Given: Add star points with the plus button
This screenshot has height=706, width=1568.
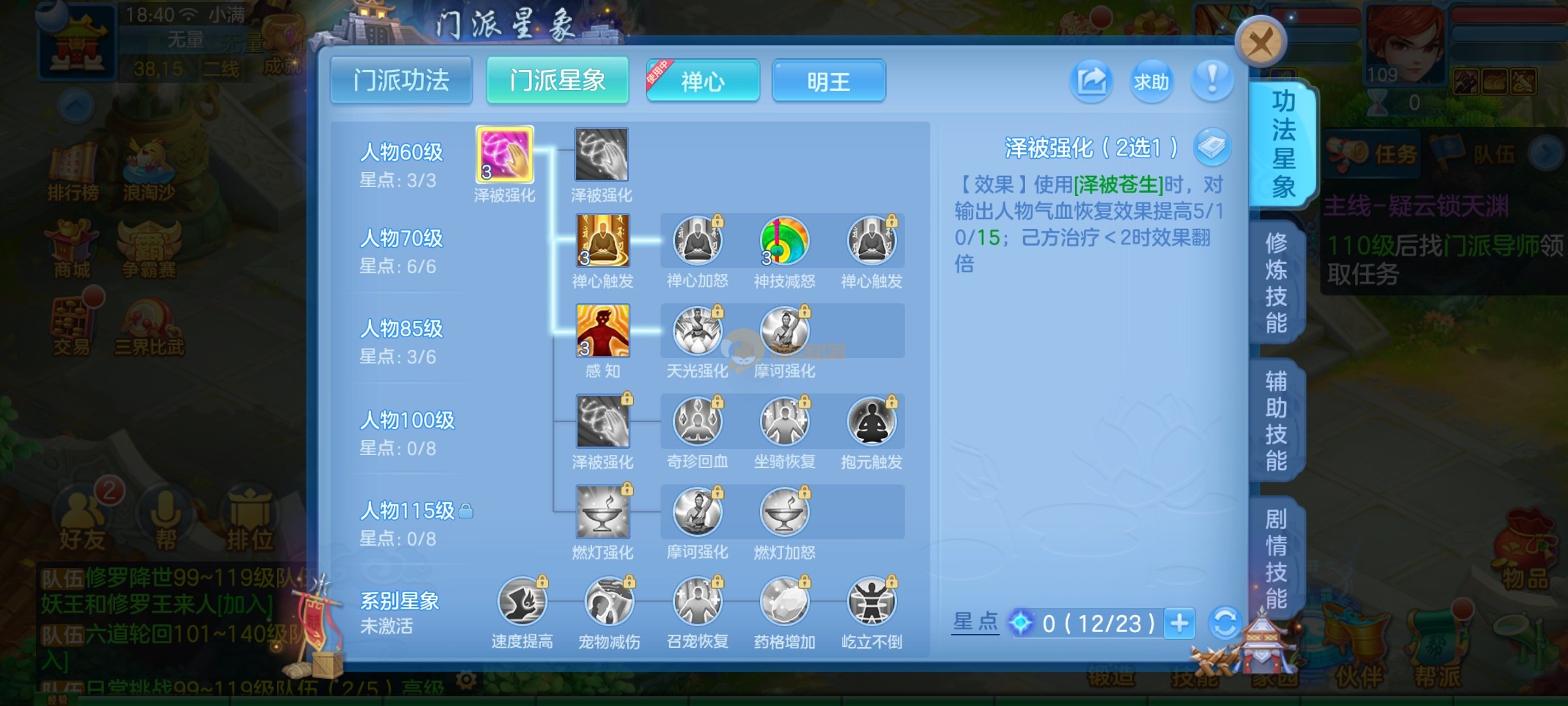Looking at the screenshot, I should point(1179,623).
